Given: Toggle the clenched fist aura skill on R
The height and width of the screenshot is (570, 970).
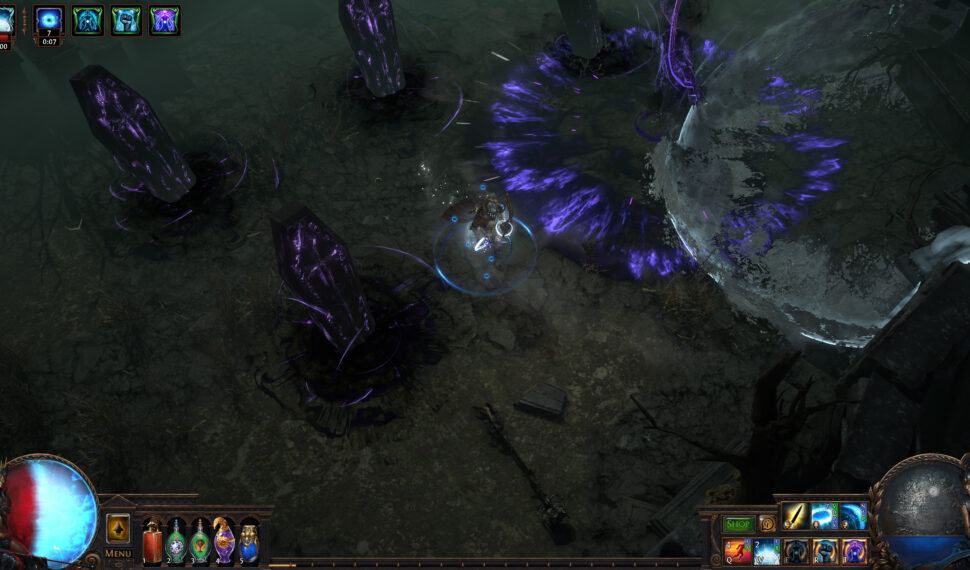Looking at the screenshot, I should pyautogui.click(x=824, y=550).
